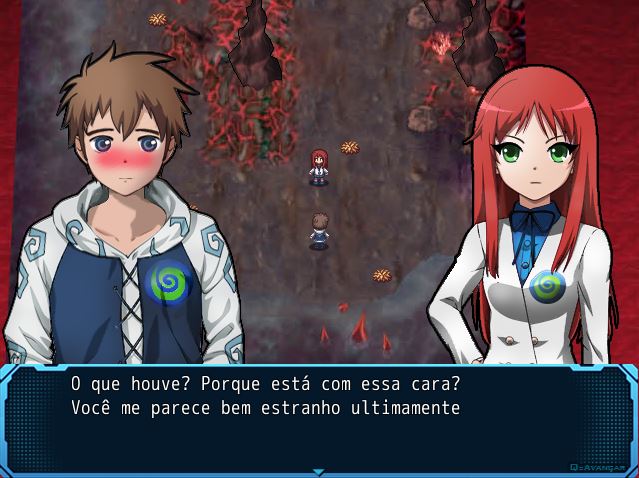Image resolution: width=639 pixels, height=478 pixels.
Task: Click the continue arrow below the dialogue
Action: tap(319, 471)
